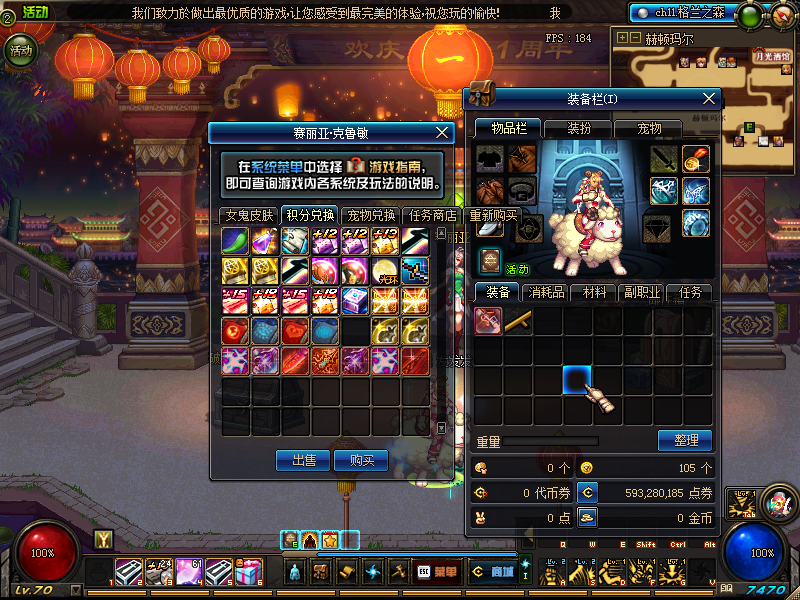Pick the golden stick in the inventory
This screenshot has width=800, height=600.
[x=518, y=321]
